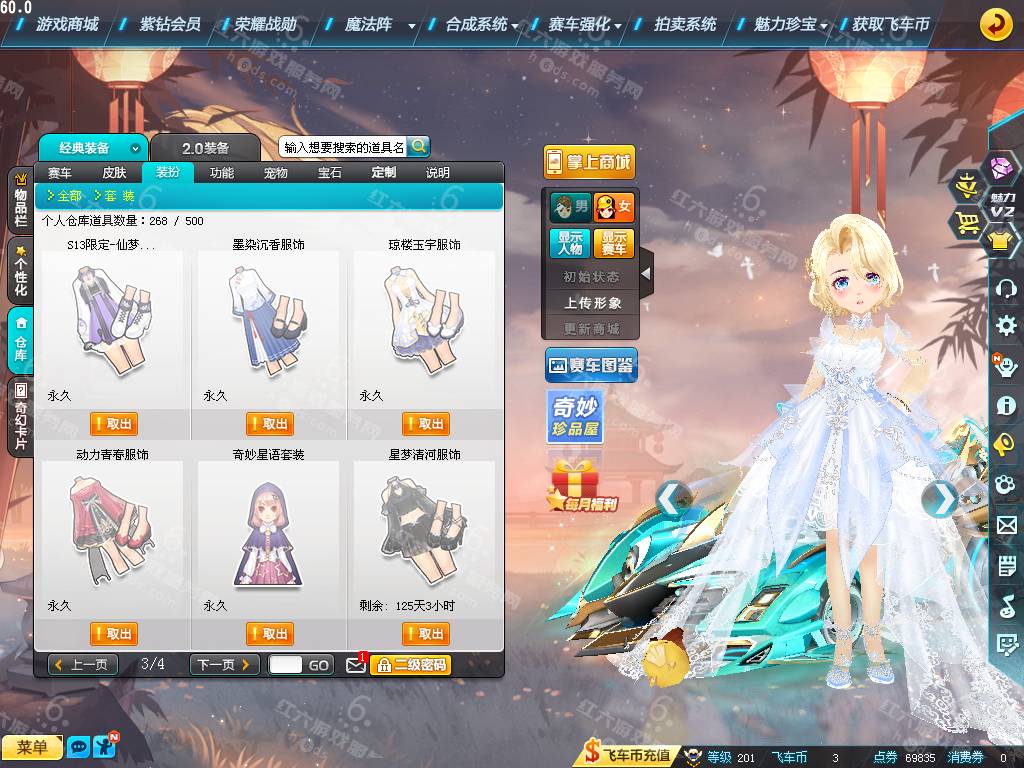This screenshot has width=1024, height=768.
Task: Take out the 奇妙星语套装 outfit
Action: pos(270,634)
